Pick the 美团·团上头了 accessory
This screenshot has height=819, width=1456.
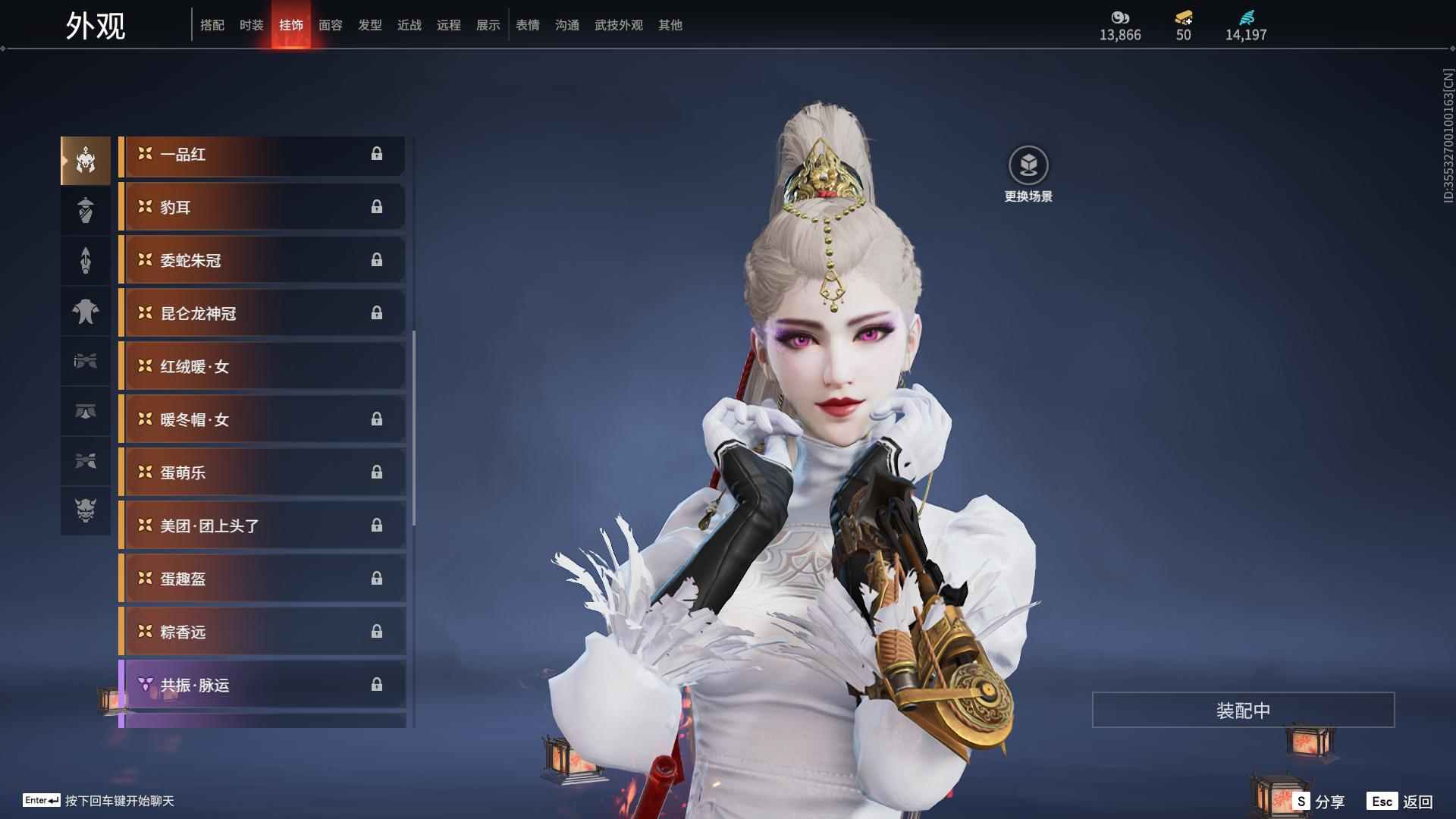coord(262,526)
